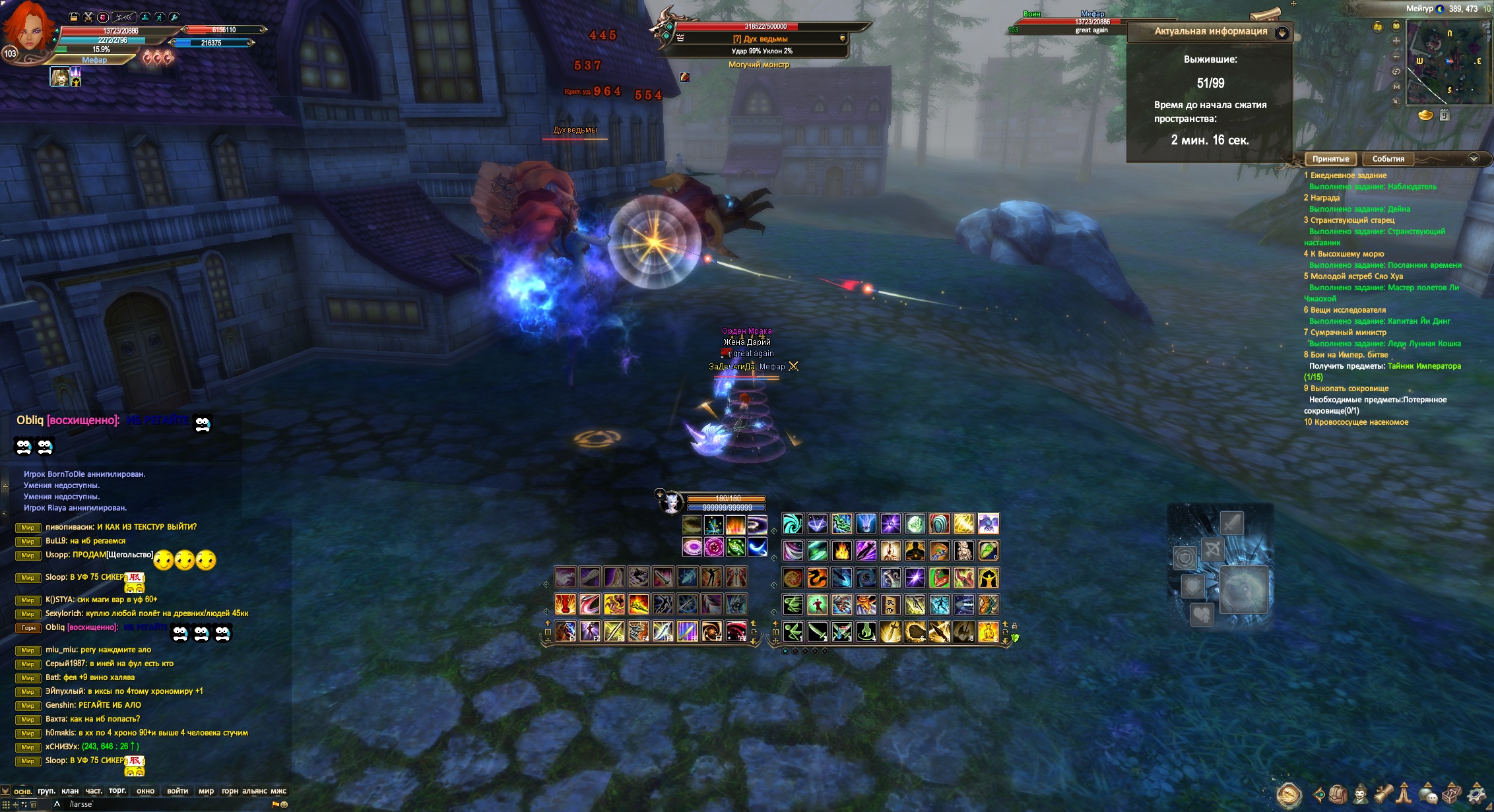This screenshot has height=812, width=1494.
Task: Zoom out the minimap with the minus button
Action: click(x=1396, y=57)
